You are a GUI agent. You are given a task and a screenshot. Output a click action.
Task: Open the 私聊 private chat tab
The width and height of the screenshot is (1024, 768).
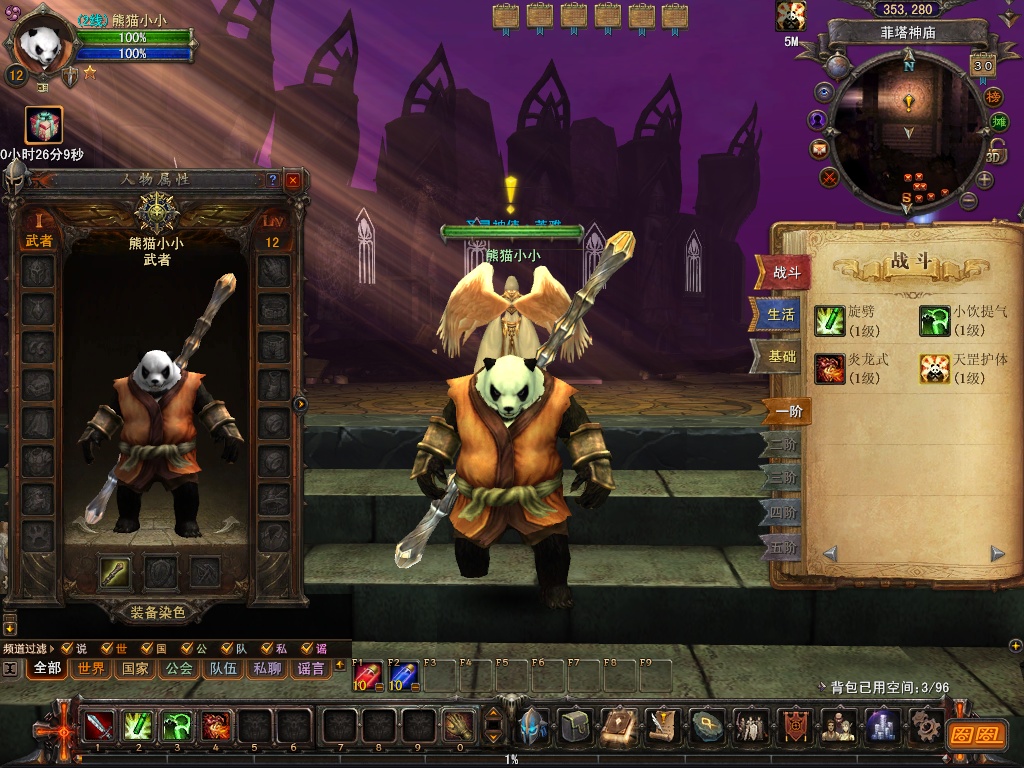click(x=267, y=668)
